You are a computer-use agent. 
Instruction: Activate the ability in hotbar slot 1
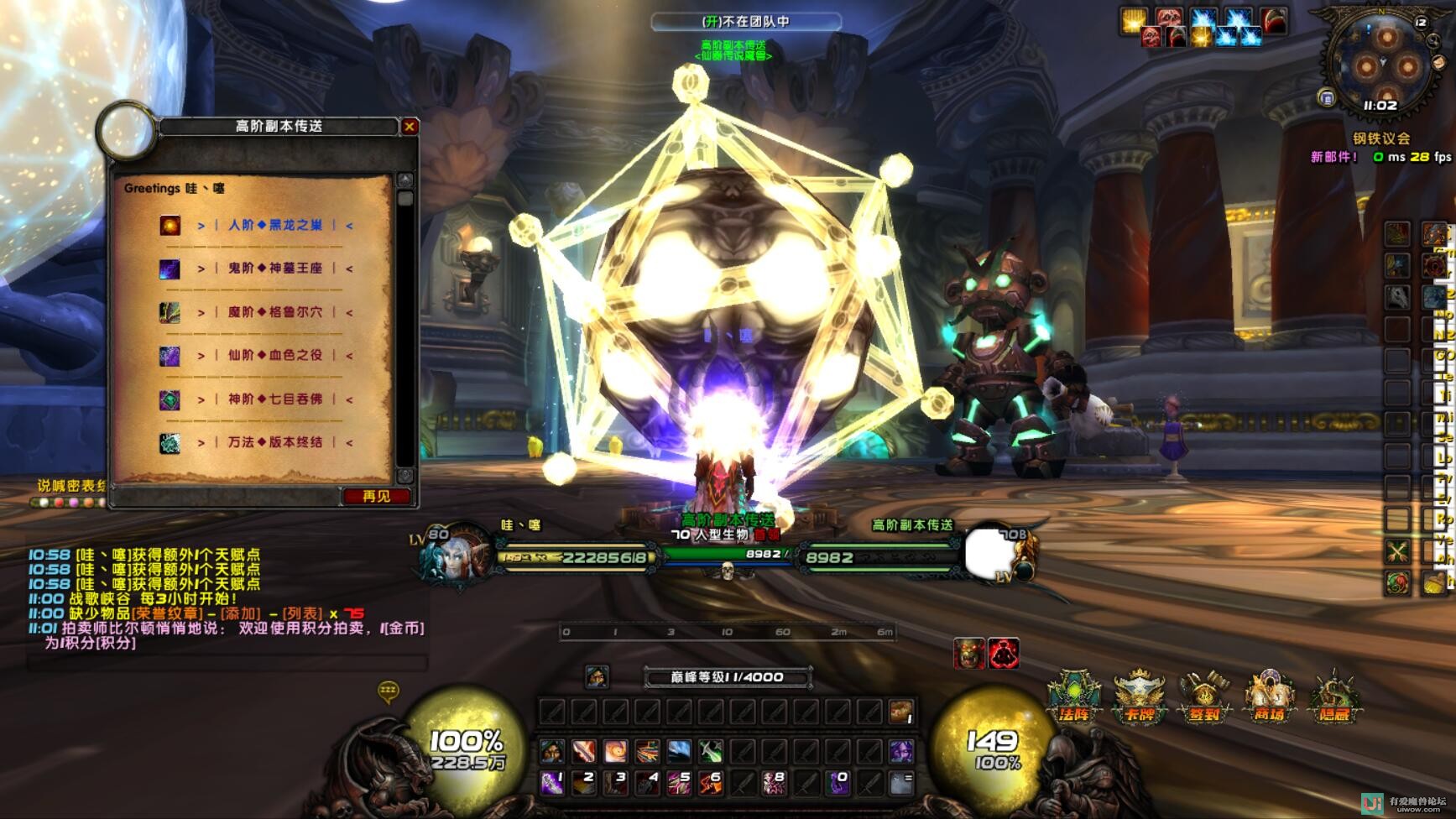tap(551, 783)
